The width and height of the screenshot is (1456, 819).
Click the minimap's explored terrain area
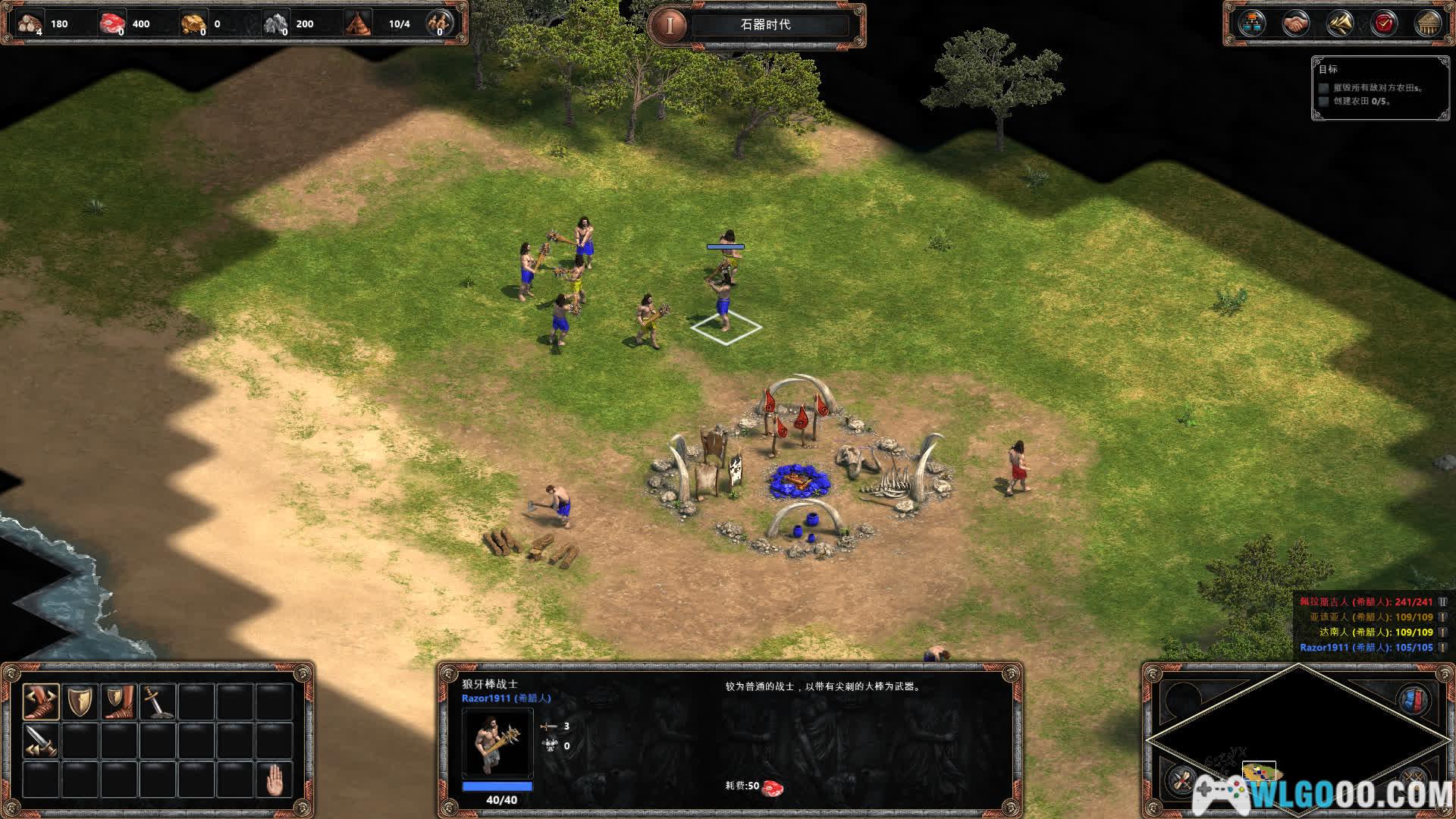click(x=1260, y=772)
